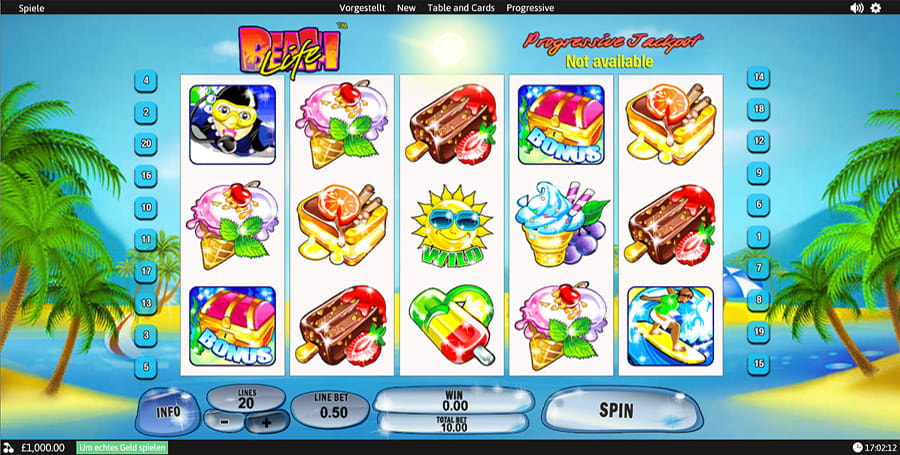The image size is (900, 455).
Task: Select the Progressive games tab
Action: 531,7
